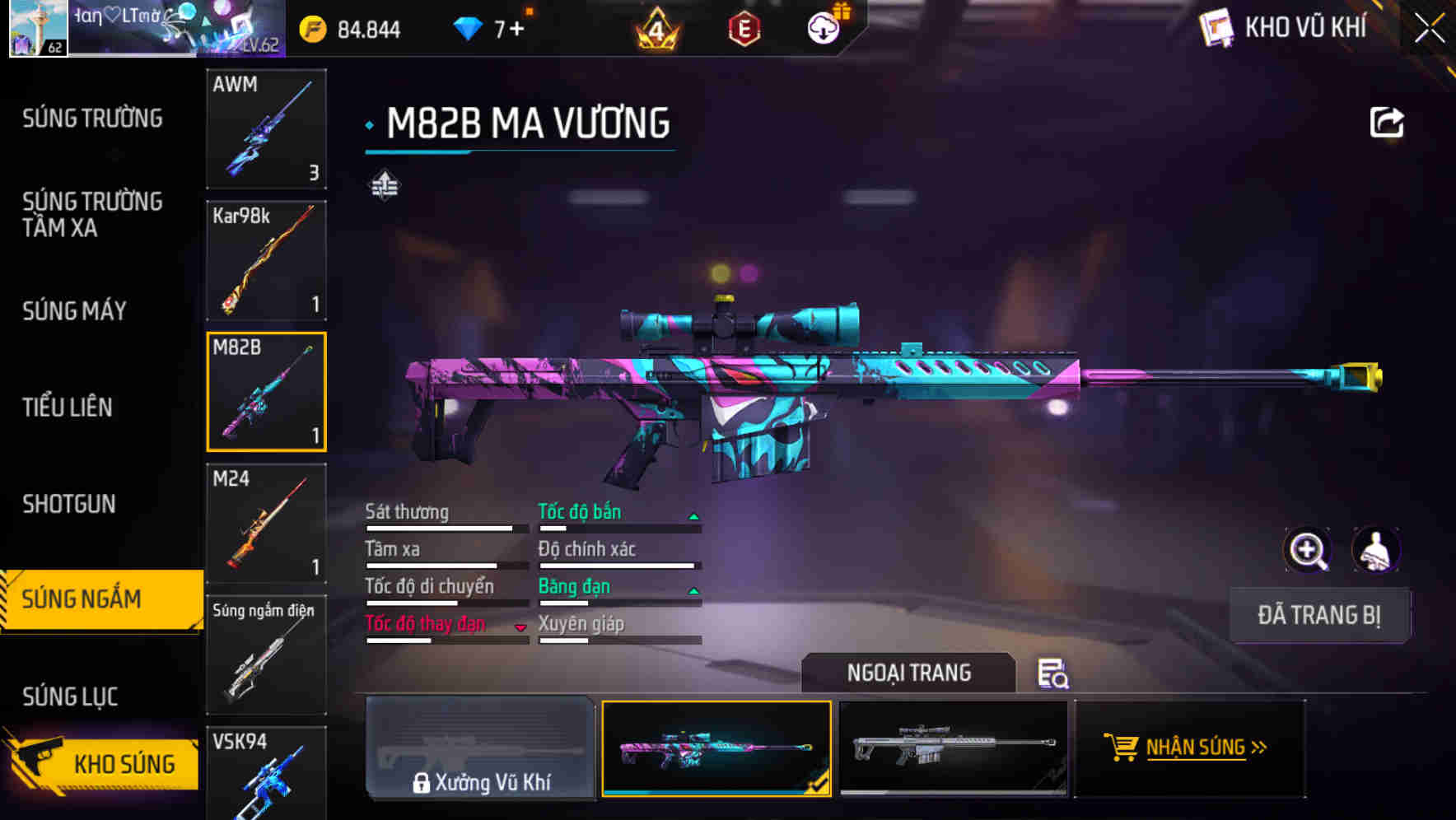Click the shopping cart on NHẬN SÚNG
This screenshot has width=1456, height=820.
(1122, 748)
